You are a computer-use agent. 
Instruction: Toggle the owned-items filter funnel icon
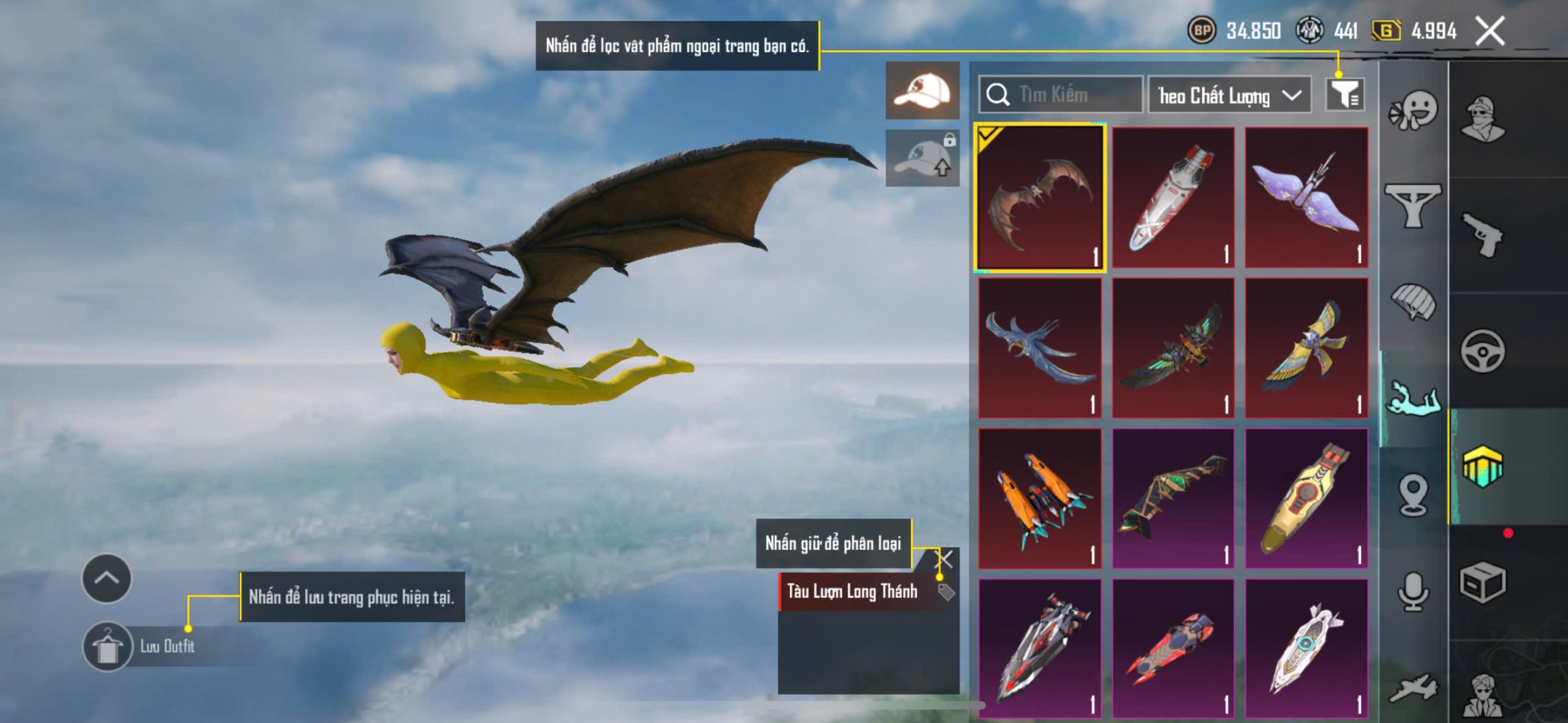[x=1344, y=95]
